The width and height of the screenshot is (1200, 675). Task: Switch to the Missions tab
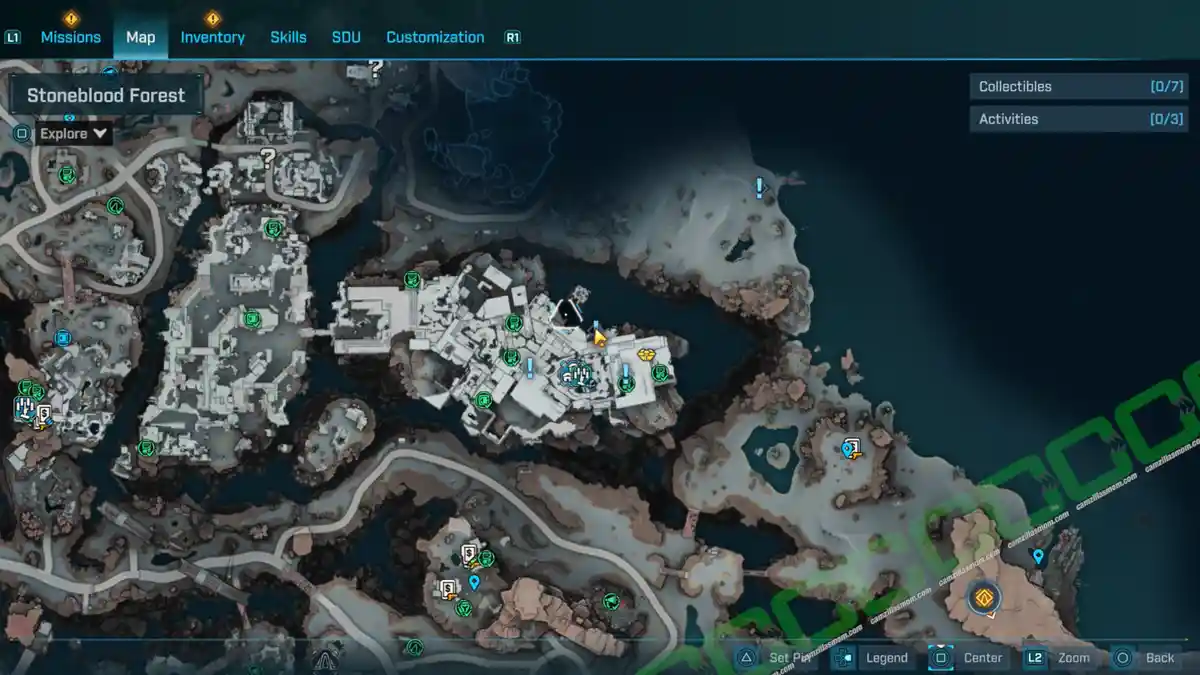tap(70, 37)
